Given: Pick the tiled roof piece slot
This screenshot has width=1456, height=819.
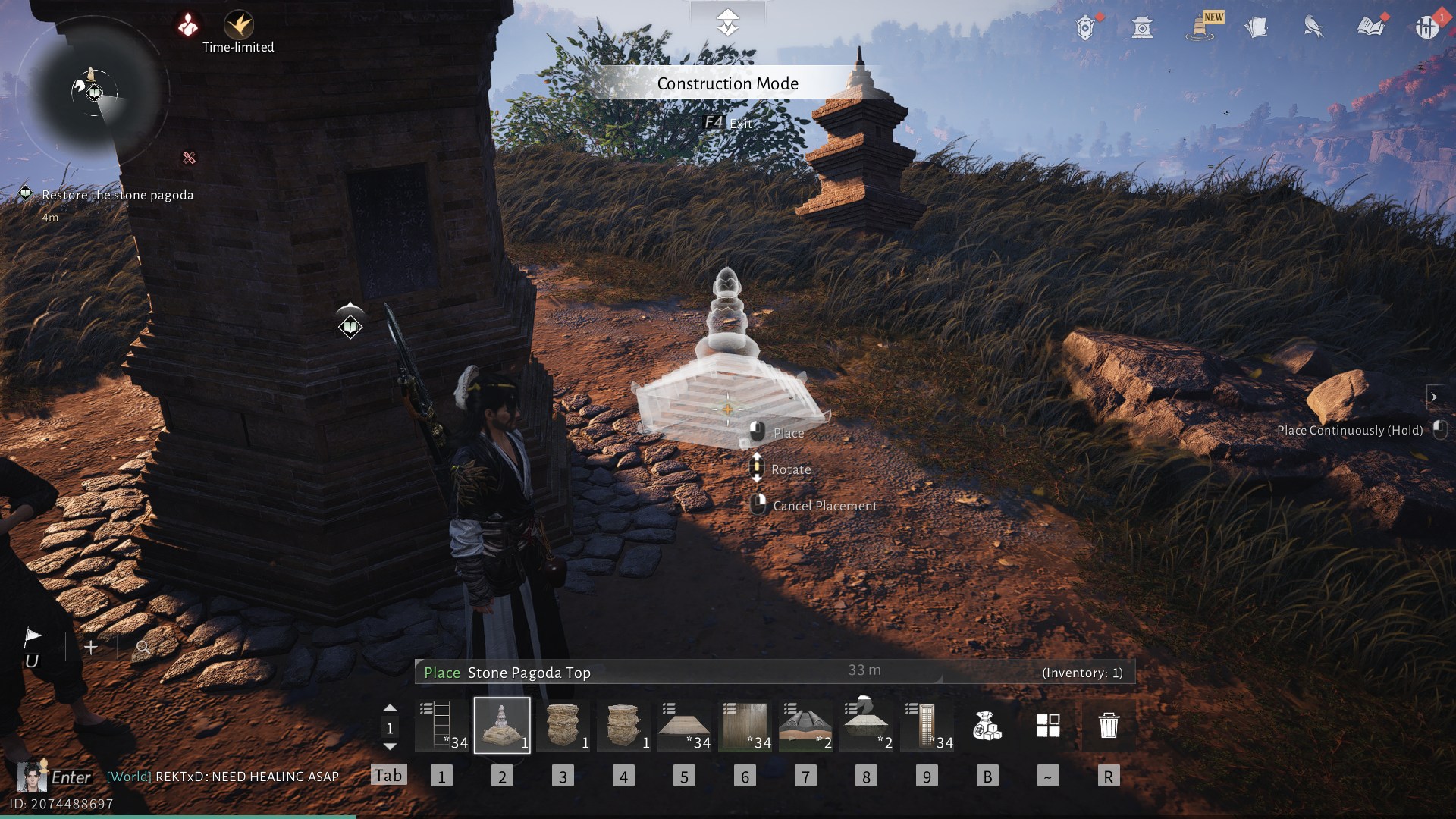Looking at the screenshot, I should [805, 726].
